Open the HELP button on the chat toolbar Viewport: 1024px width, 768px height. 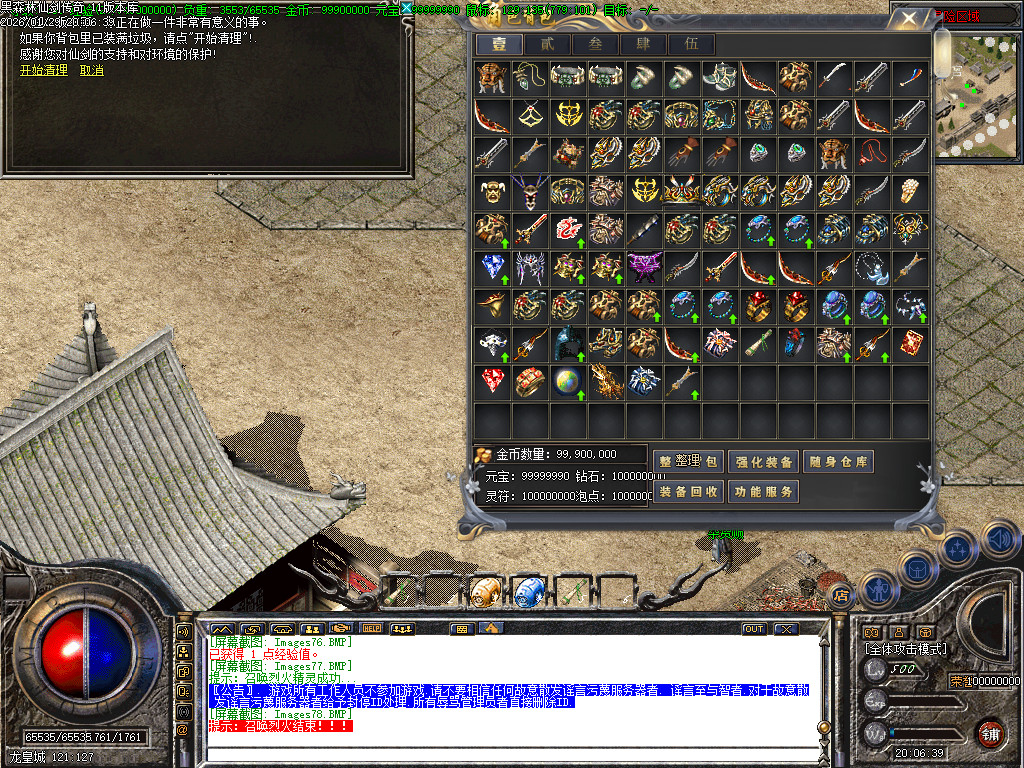[372, 629]
